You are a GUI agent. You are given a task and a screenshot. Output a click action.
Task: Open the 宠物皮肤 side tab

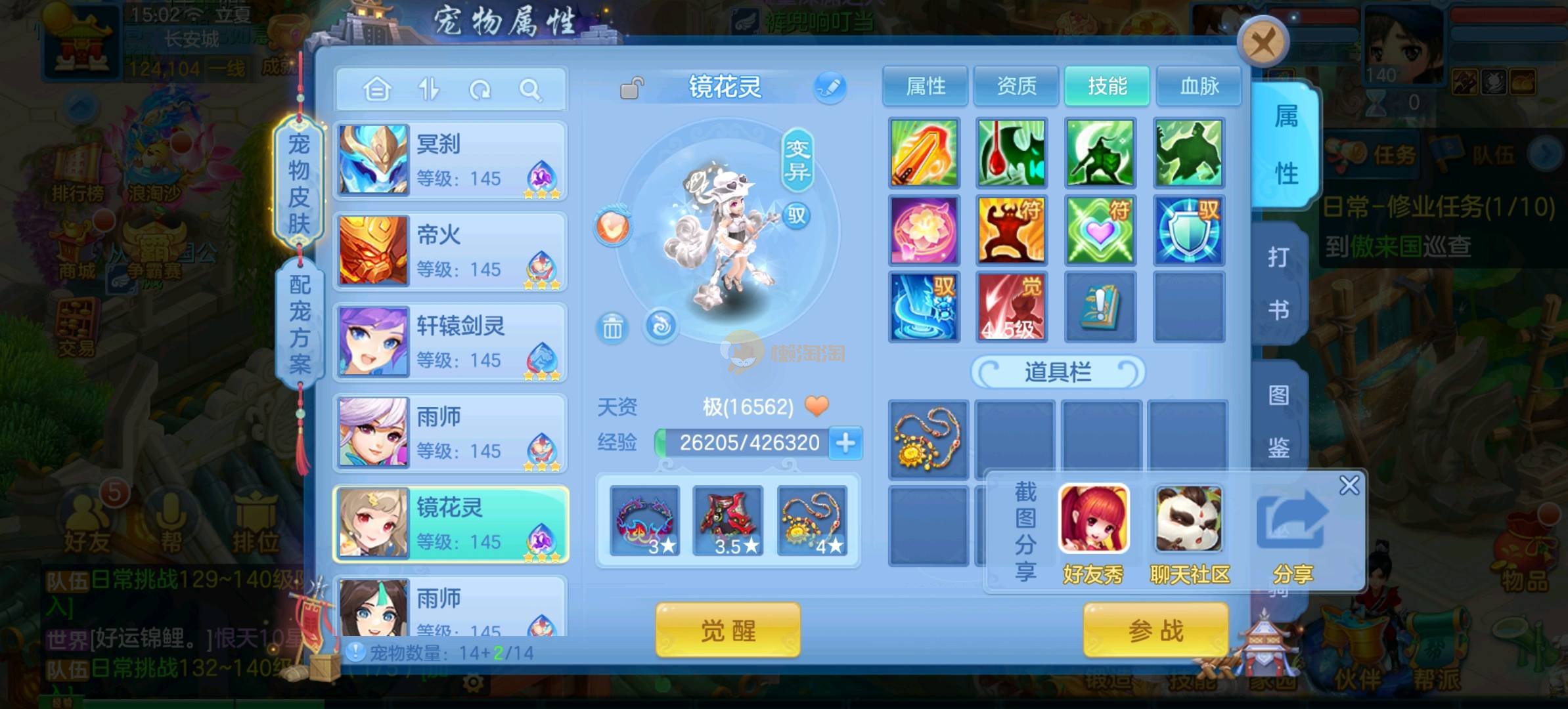tap(299, 184)
